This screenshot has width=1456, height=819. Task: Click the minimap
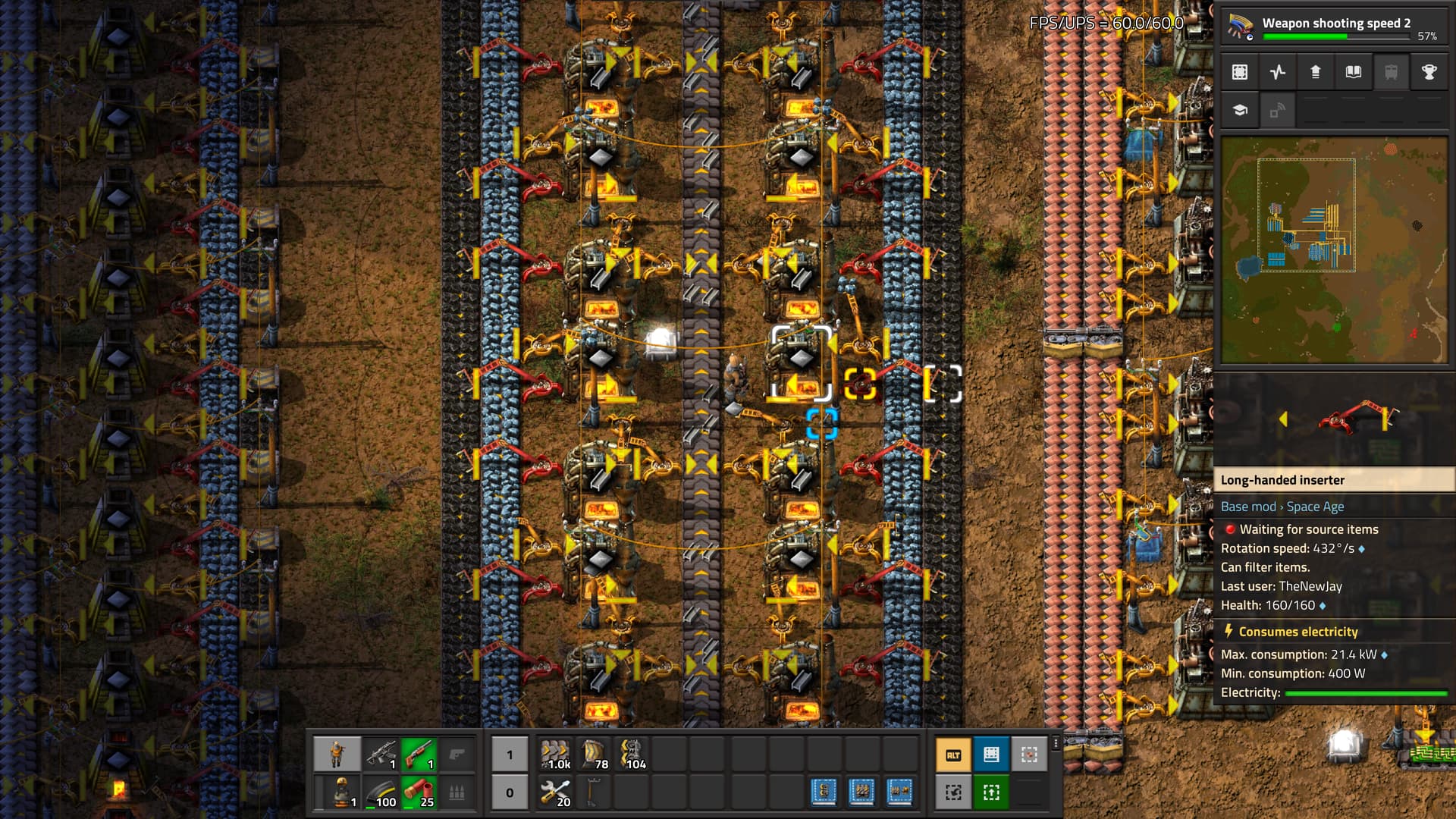[x=1334, y=249]
